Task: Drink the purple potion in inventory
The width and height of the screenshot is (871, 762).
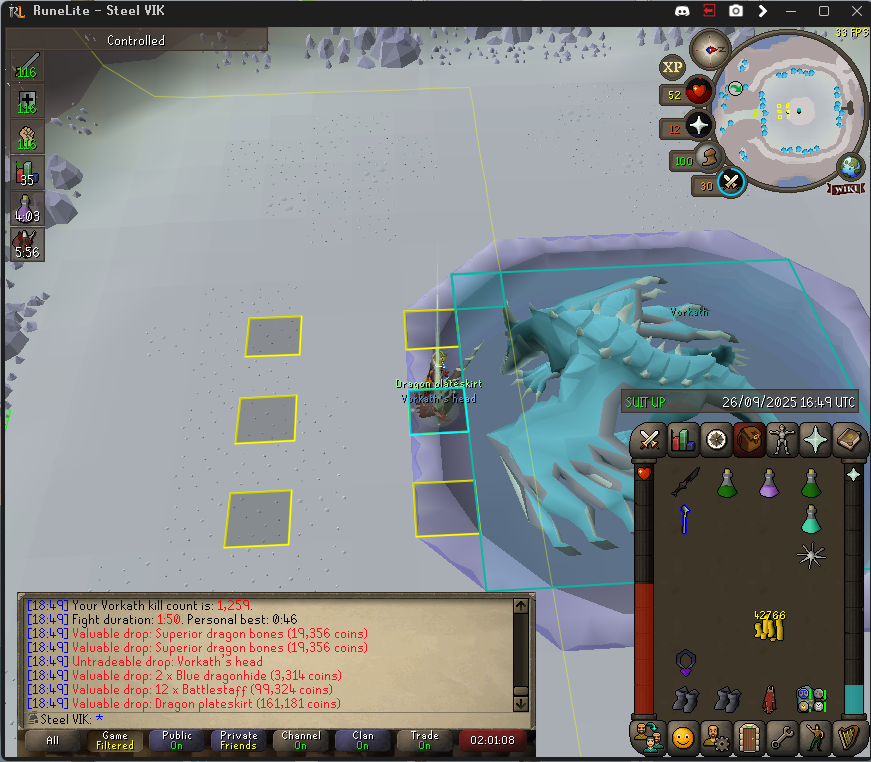Action: 769,483
